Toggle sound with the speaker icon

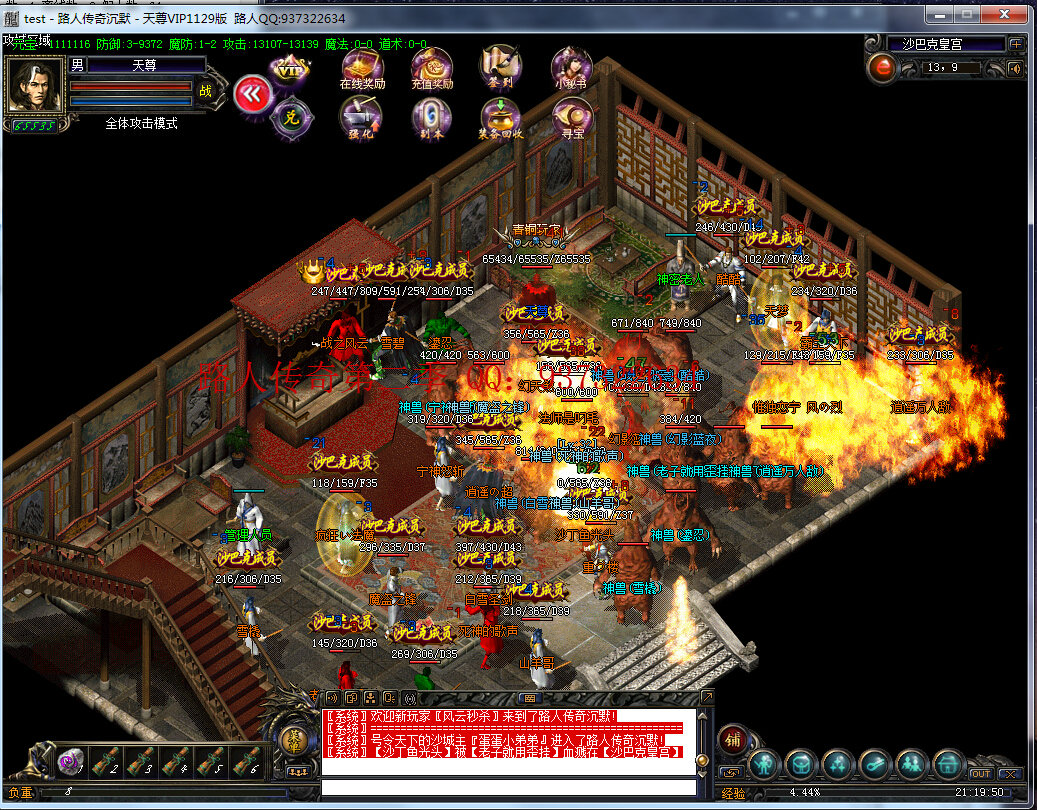1016,68
